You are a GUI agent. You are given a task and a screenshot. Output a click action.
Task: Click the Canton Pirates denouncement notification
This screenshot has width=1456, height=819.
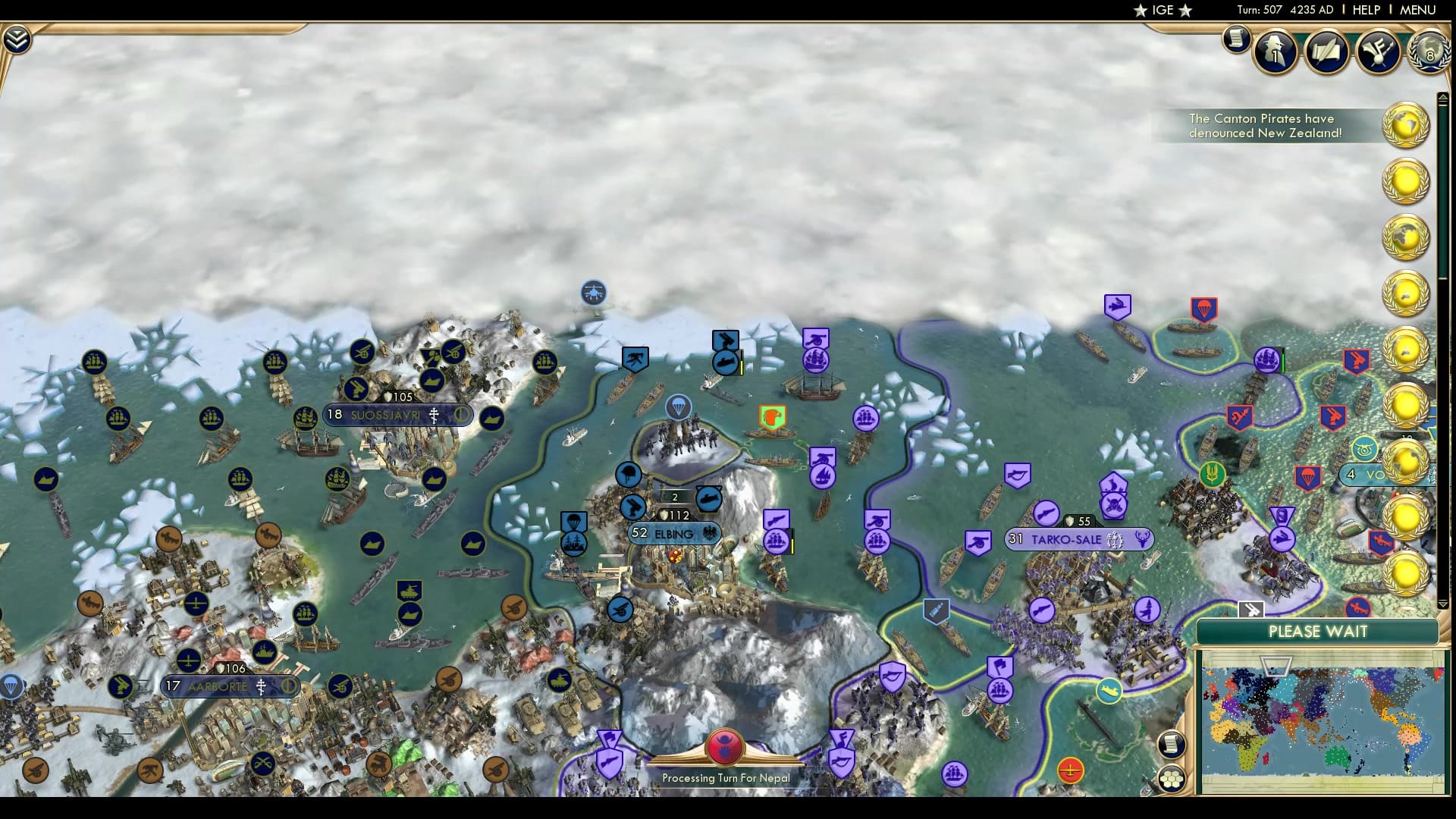click(1265, 126)
